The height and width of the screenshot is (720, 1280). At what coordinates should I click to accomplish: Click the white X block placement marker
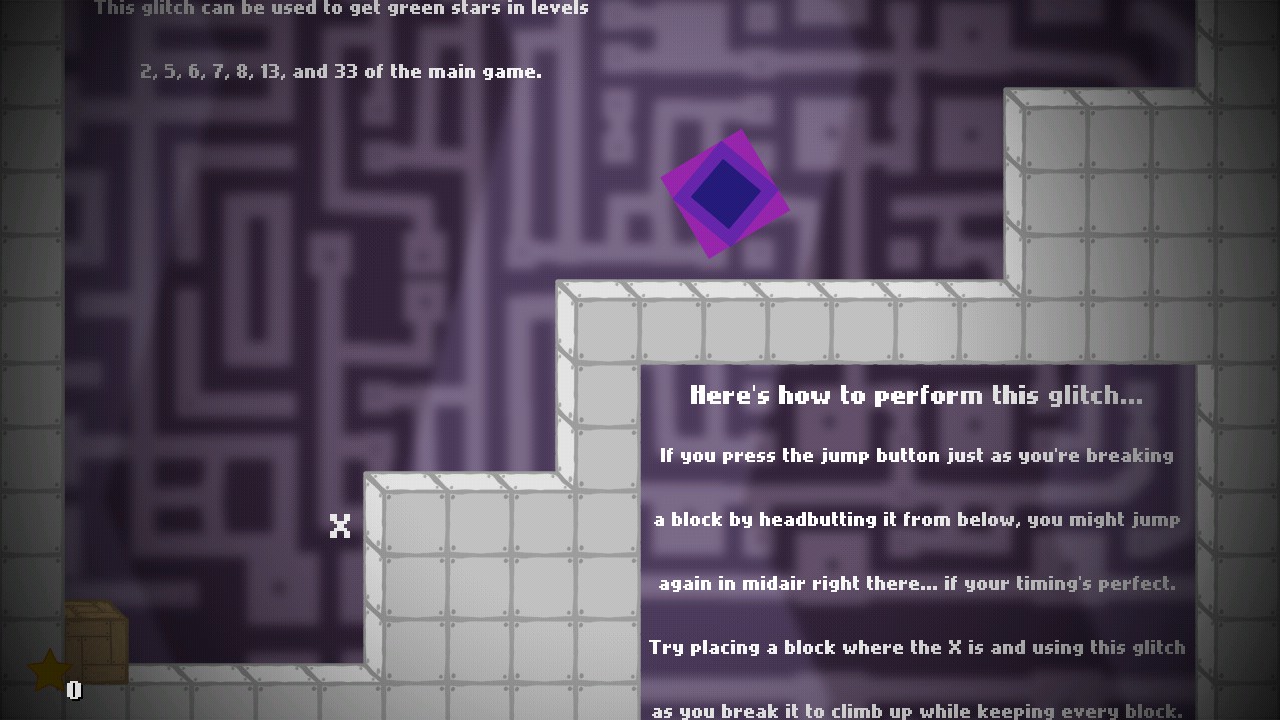point(340,524)
